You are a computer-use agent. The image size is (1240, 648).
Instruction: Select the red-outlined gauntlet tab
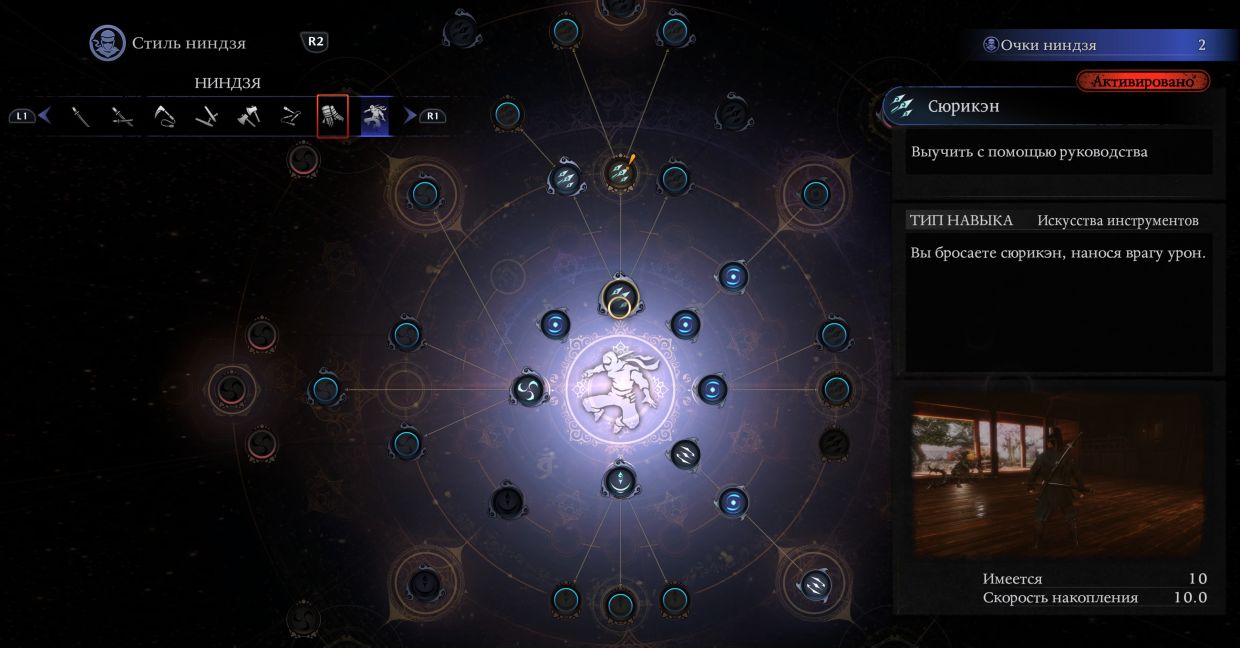point(333,116)
